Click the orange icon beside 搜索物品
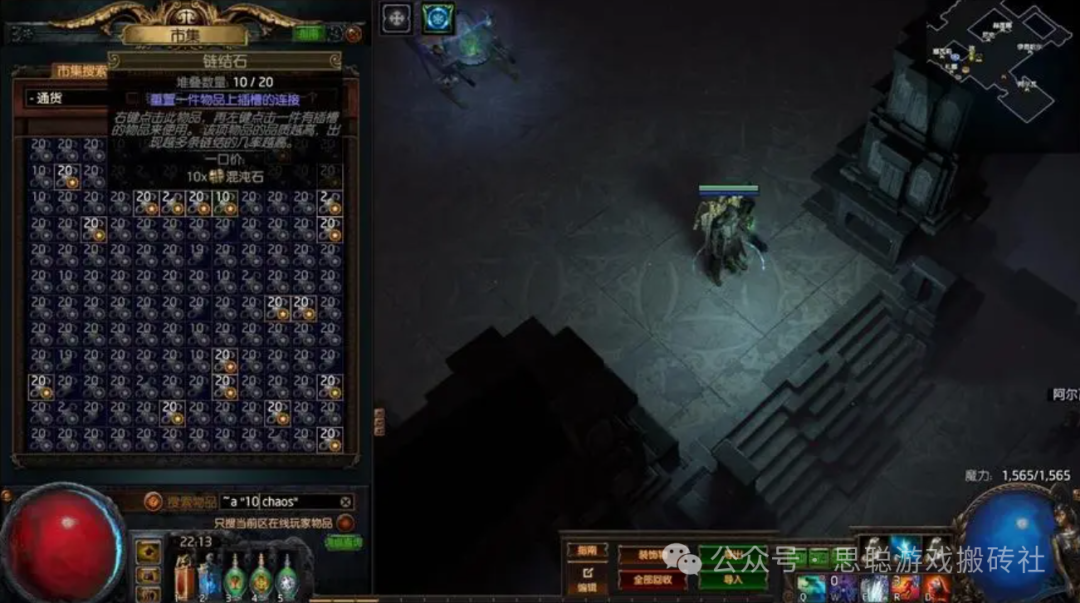Viewport: 1080px width, 603px height. [x=153, y=501]
